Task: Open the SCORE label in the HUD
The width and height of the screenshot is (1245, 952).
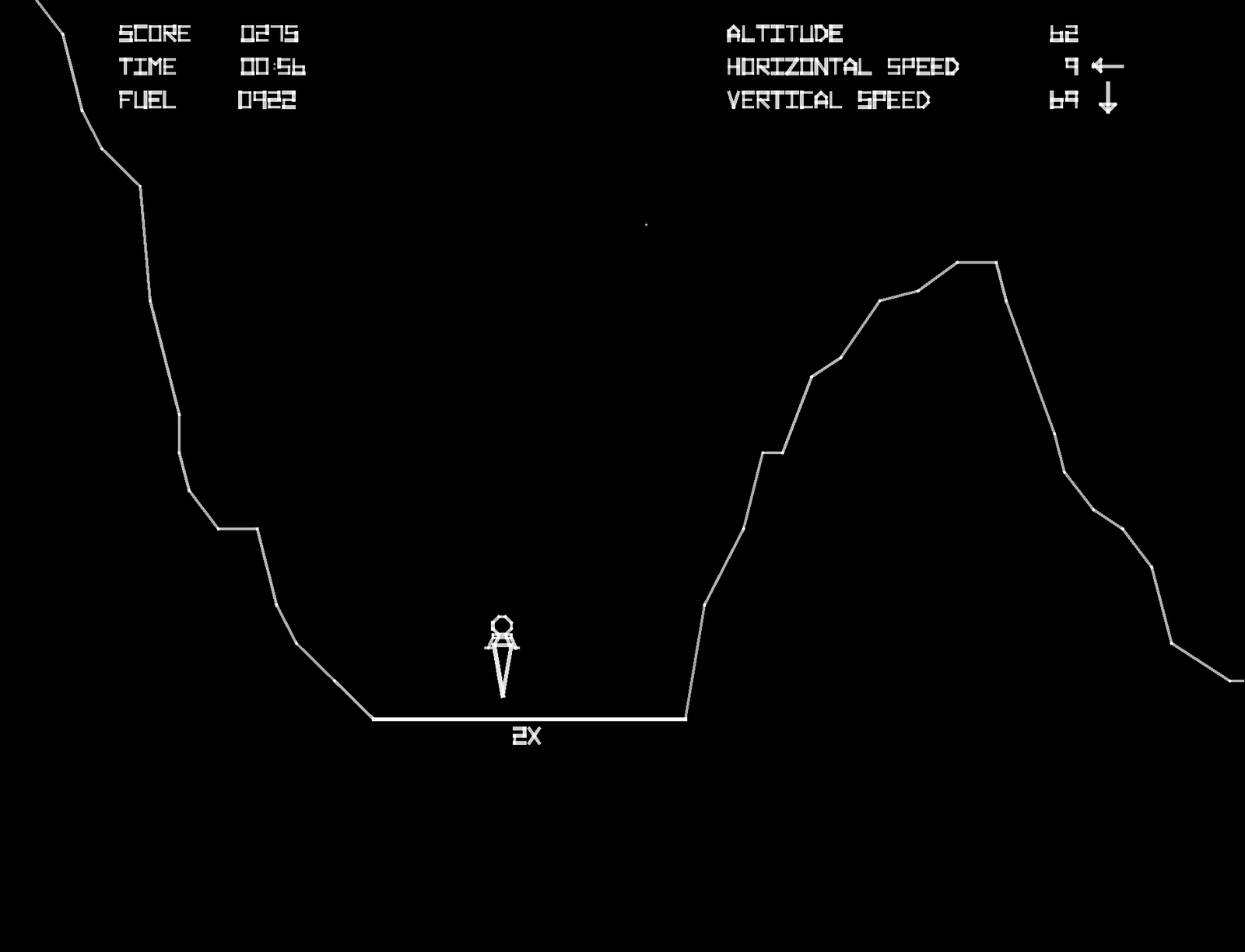Action: click(x=155, y=34)
